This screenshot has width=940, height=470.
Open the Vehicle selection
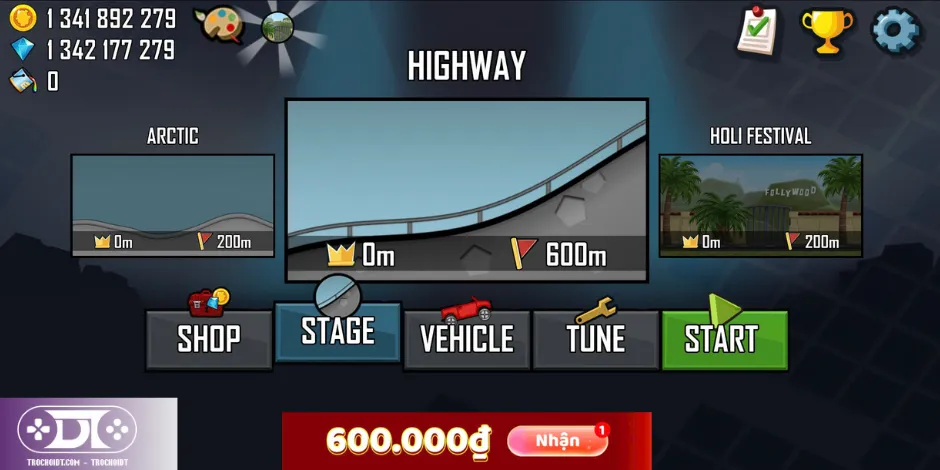[x=467, y=339]
